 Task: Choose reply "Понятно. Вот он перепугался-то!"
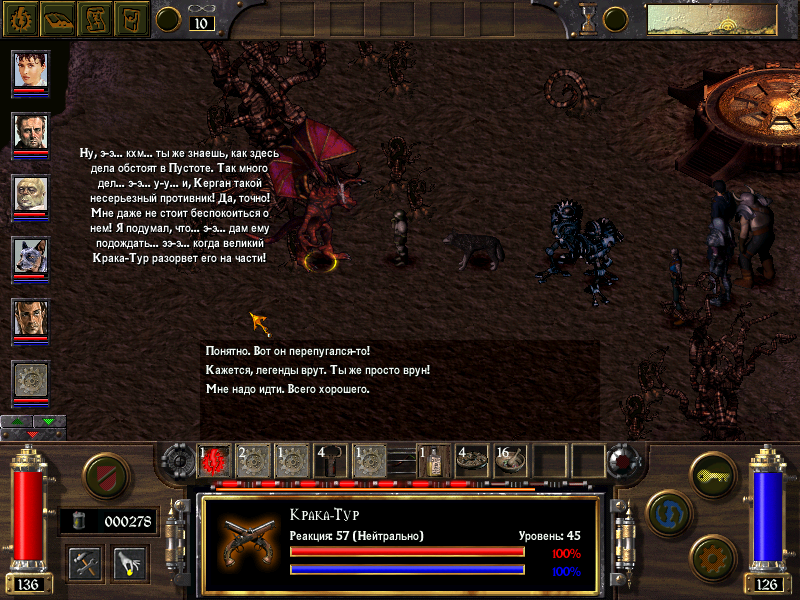(287, 352)
